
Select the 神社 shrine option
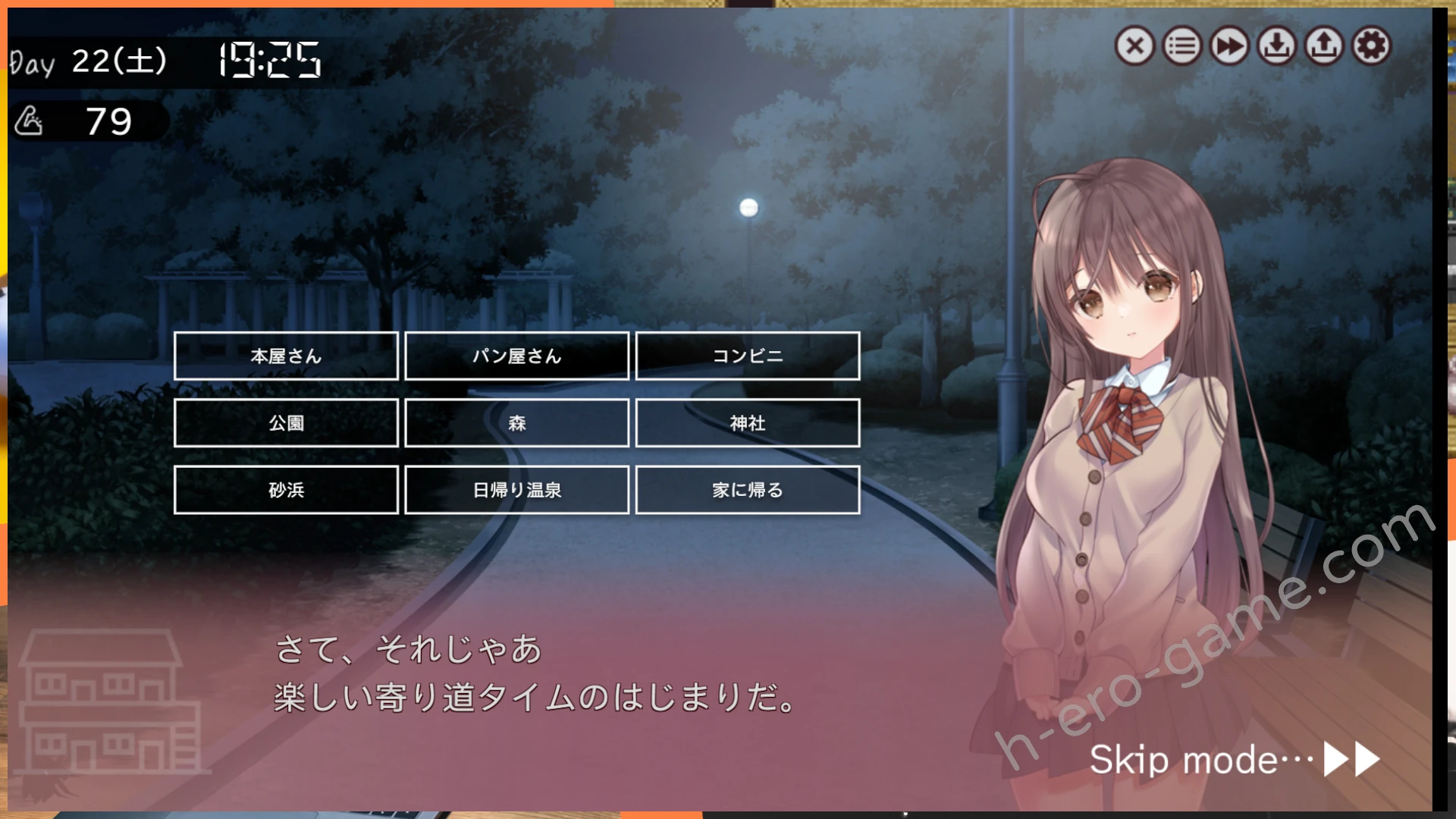[x=748, y=423]
